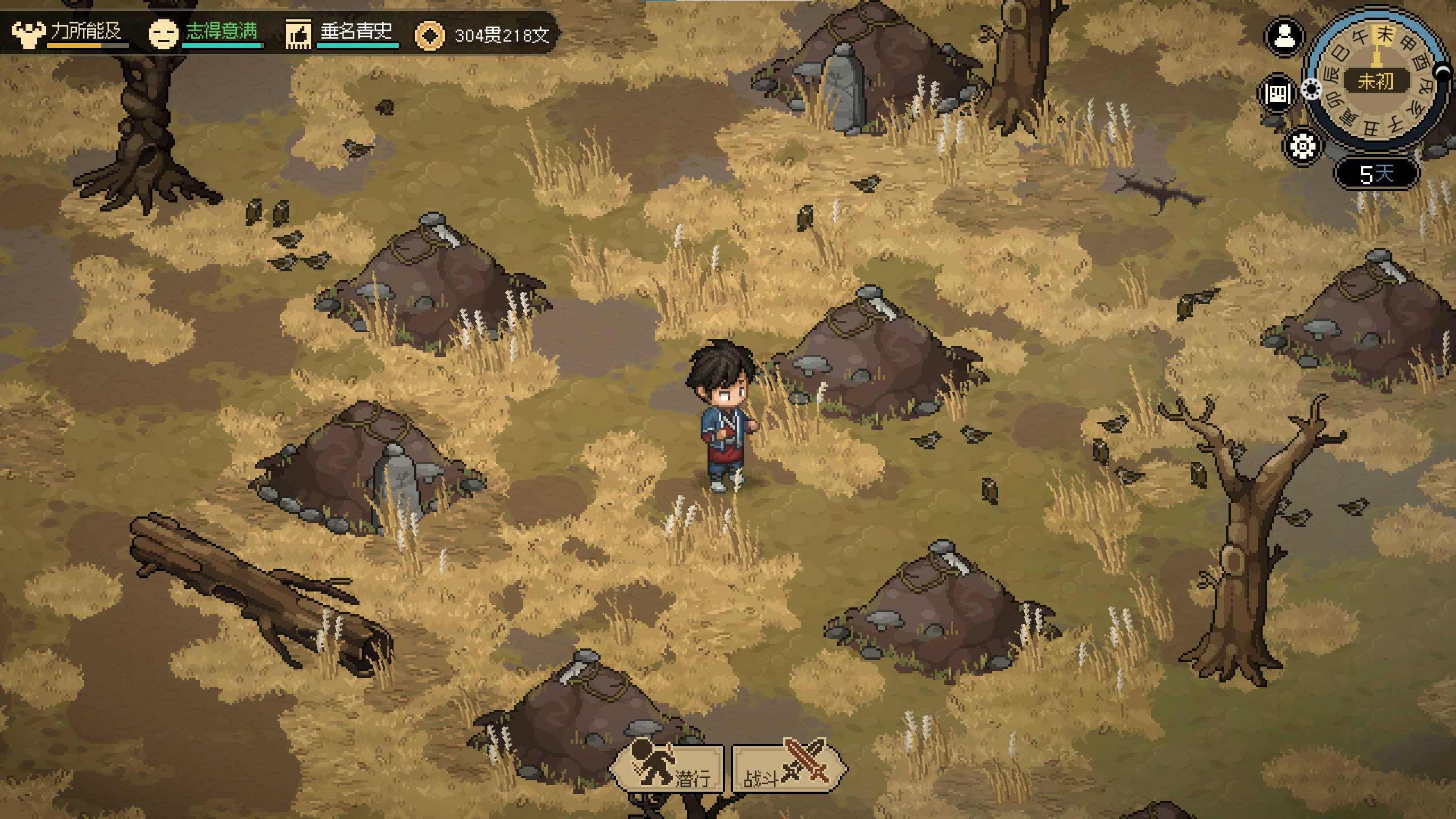Activate the 潜行 stealth button
This screenshot has width=1456, height=819.
click(x=668, y=768)
